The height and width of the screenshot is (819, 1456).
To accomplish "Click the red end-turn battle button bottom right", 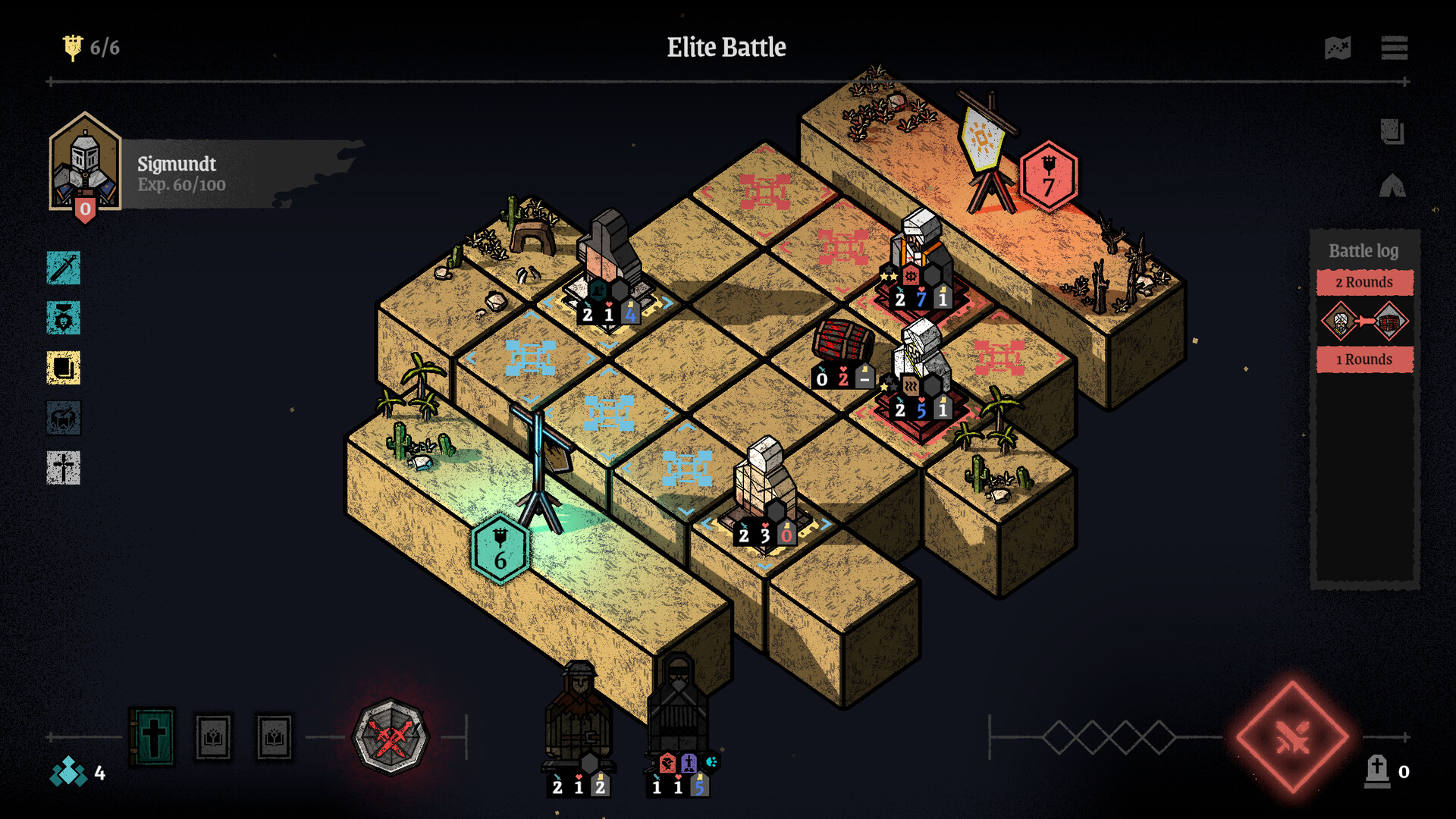I will coord(1293,733).
